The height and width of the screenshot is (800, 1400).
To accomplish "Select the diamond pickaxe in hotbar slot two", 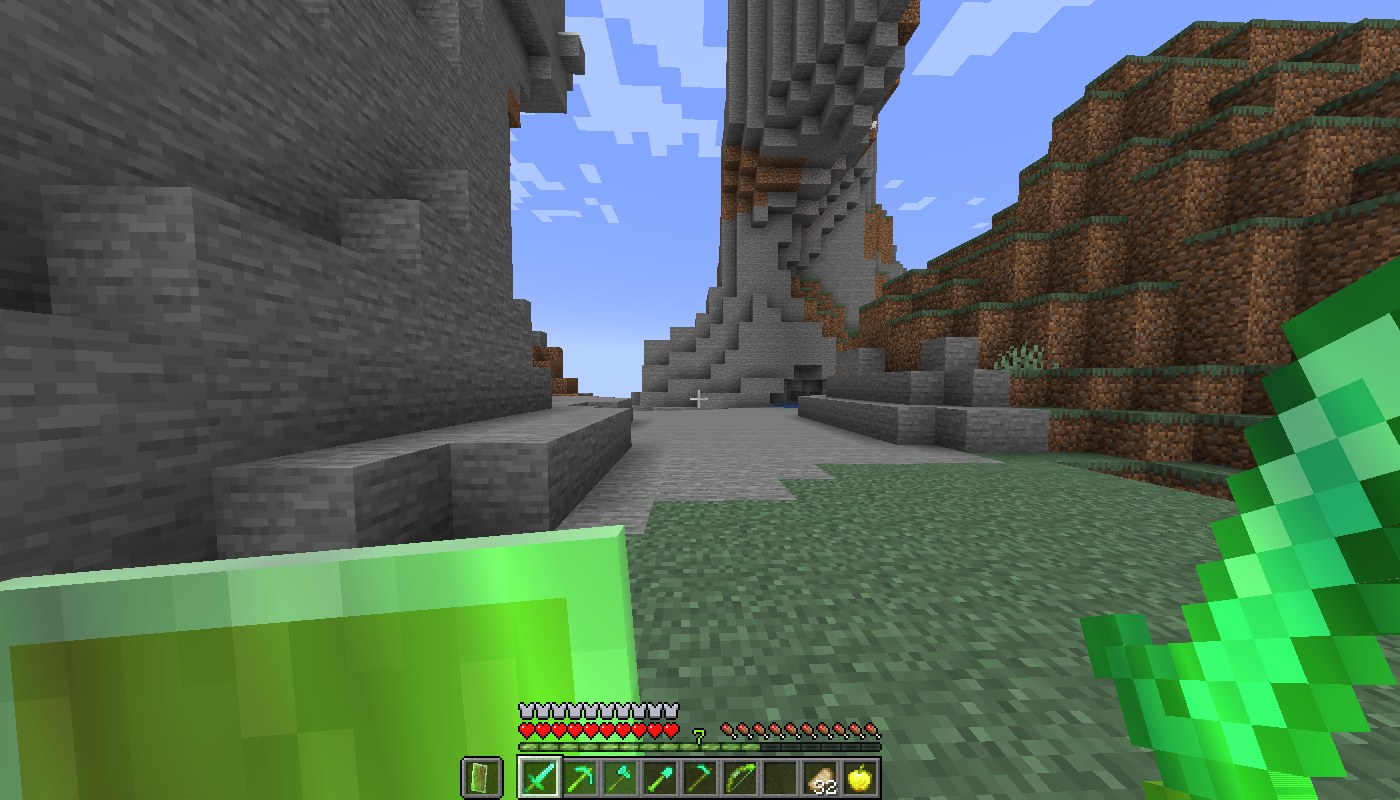I will (579, 780).
